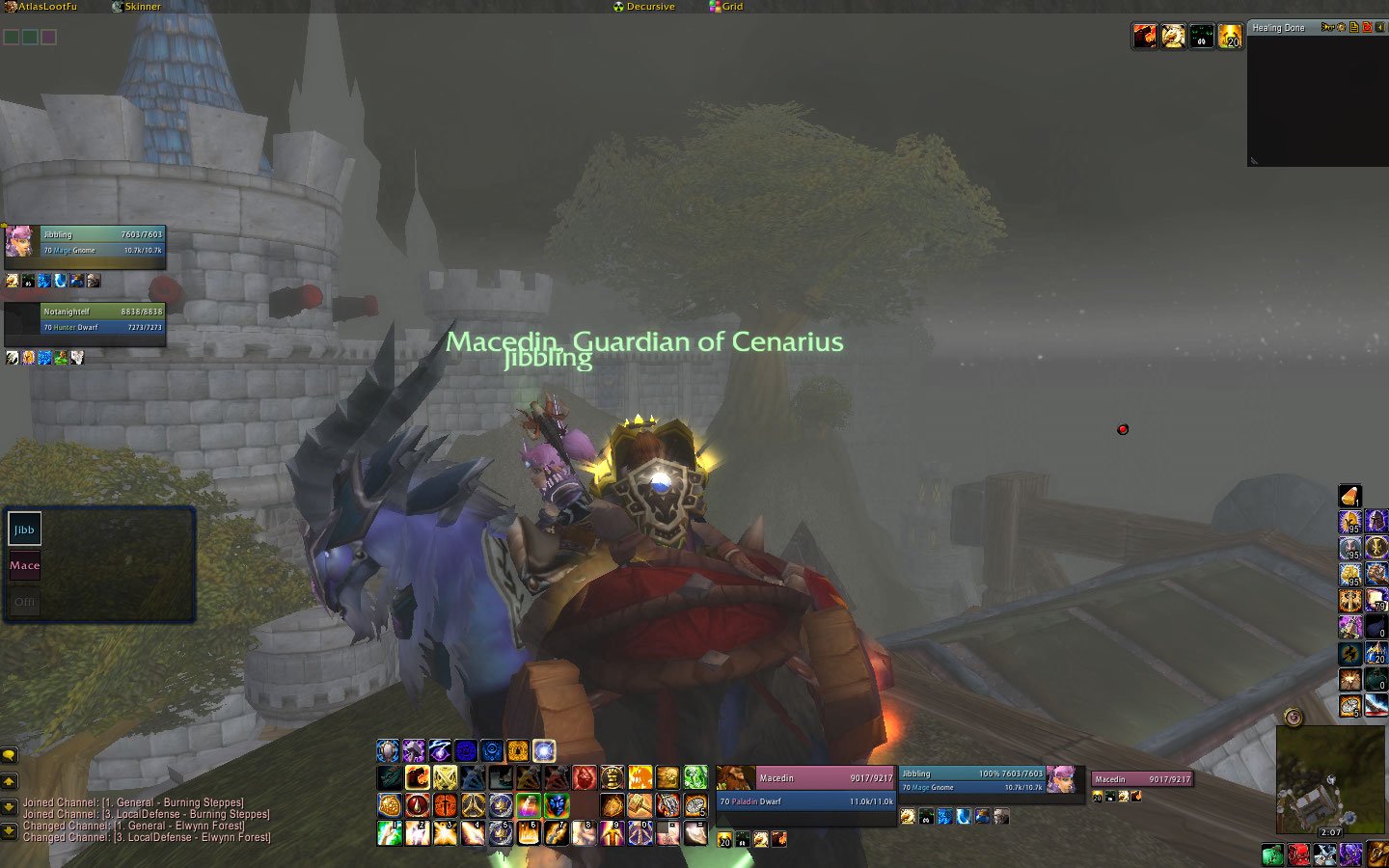Select the Mace cell in Grid

coord(25,566)
